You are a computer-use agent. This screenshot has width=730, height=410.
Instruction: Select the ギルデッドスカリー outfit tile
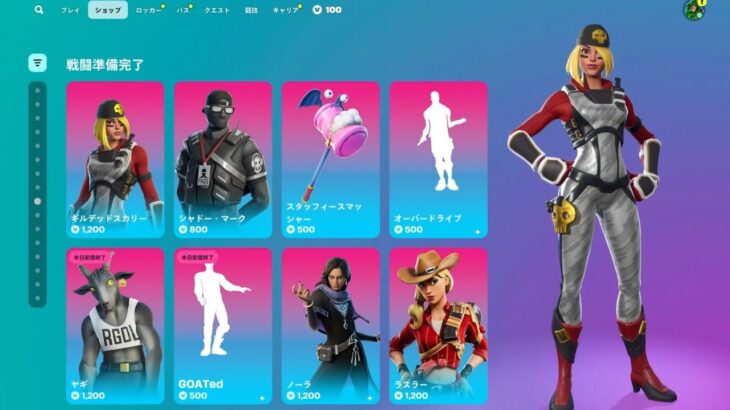click(x=115, y=159)
